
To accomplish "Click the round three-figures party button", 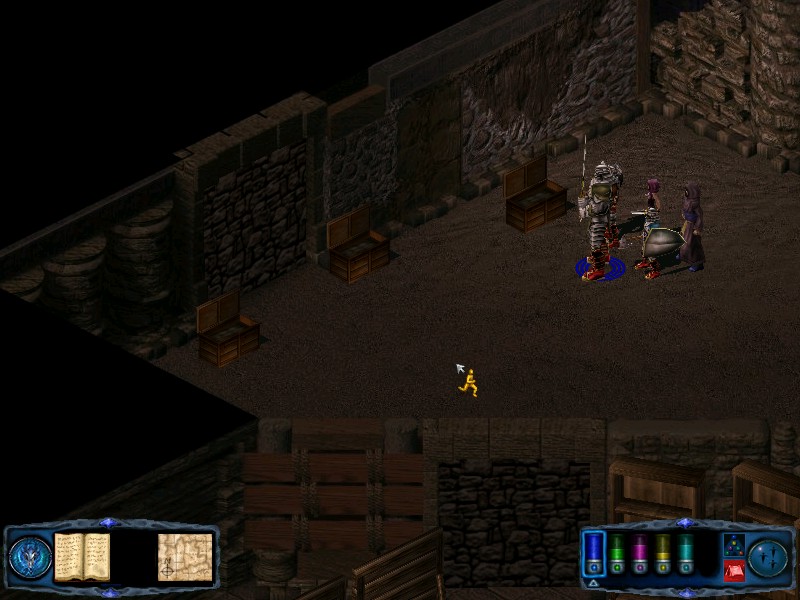I will pyautogui.click(x=769, y=557).
